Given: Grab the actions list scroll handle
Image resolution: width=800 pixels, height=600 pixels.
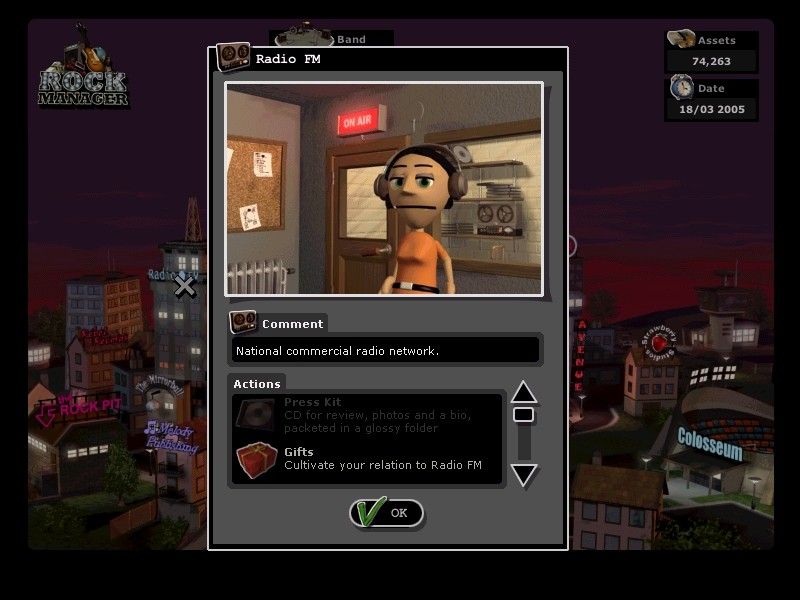Looking at the screenshot, I should [524, 414].
